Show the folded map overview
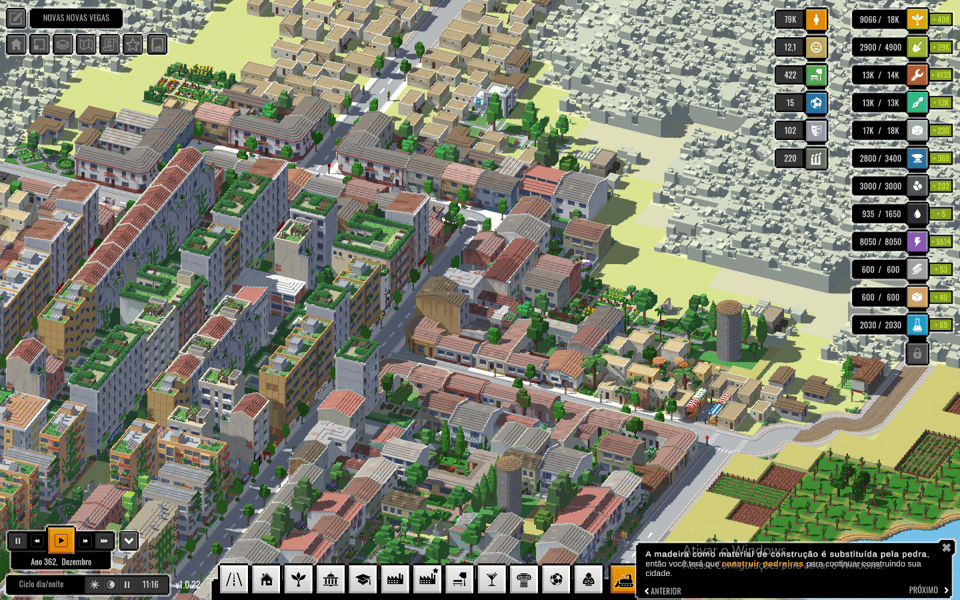This screenshot has width=960, height=600. coord(86,44)
